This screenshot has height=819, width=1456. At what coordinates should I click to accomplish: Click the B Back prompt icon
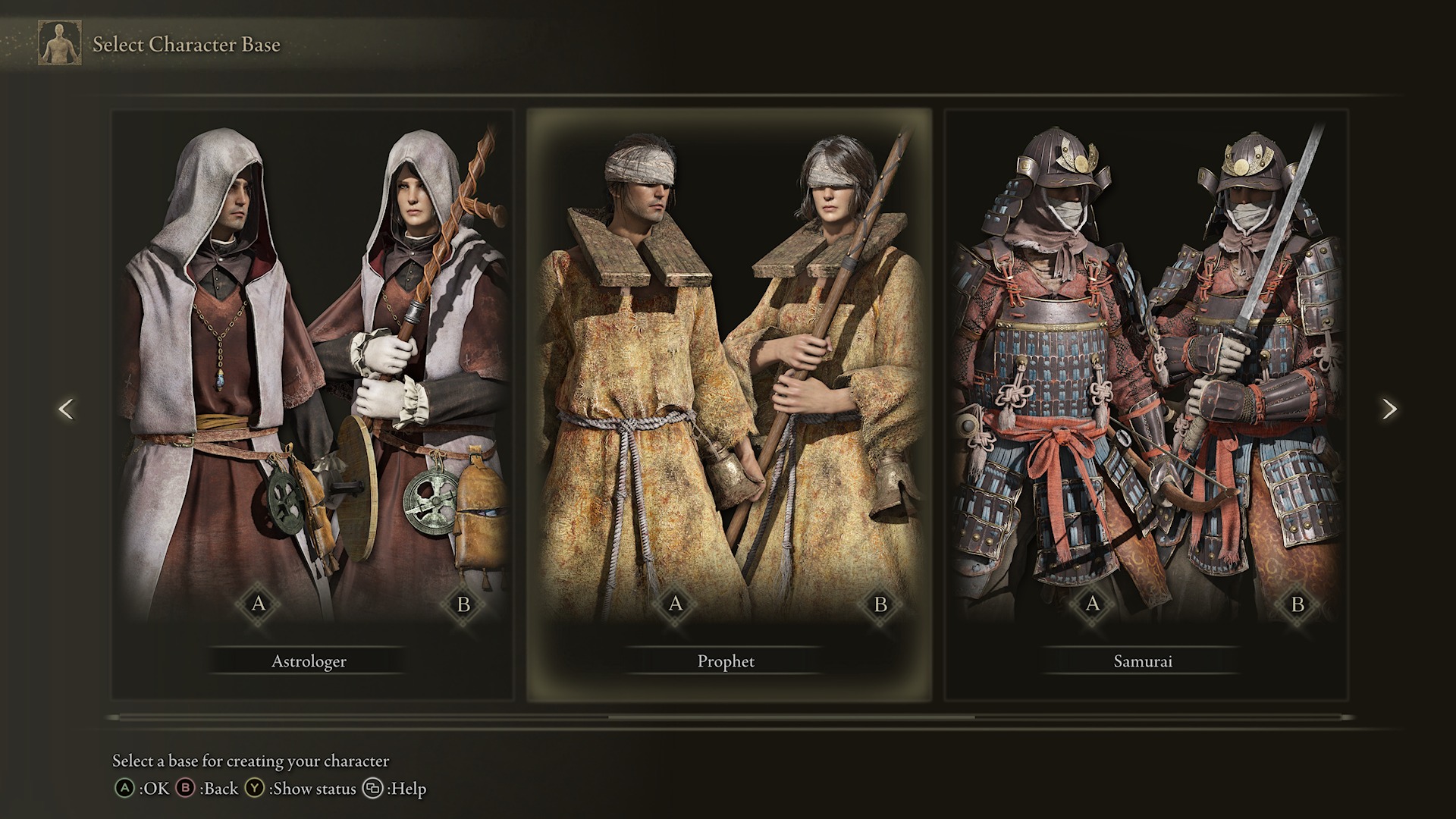coord(187,789)
